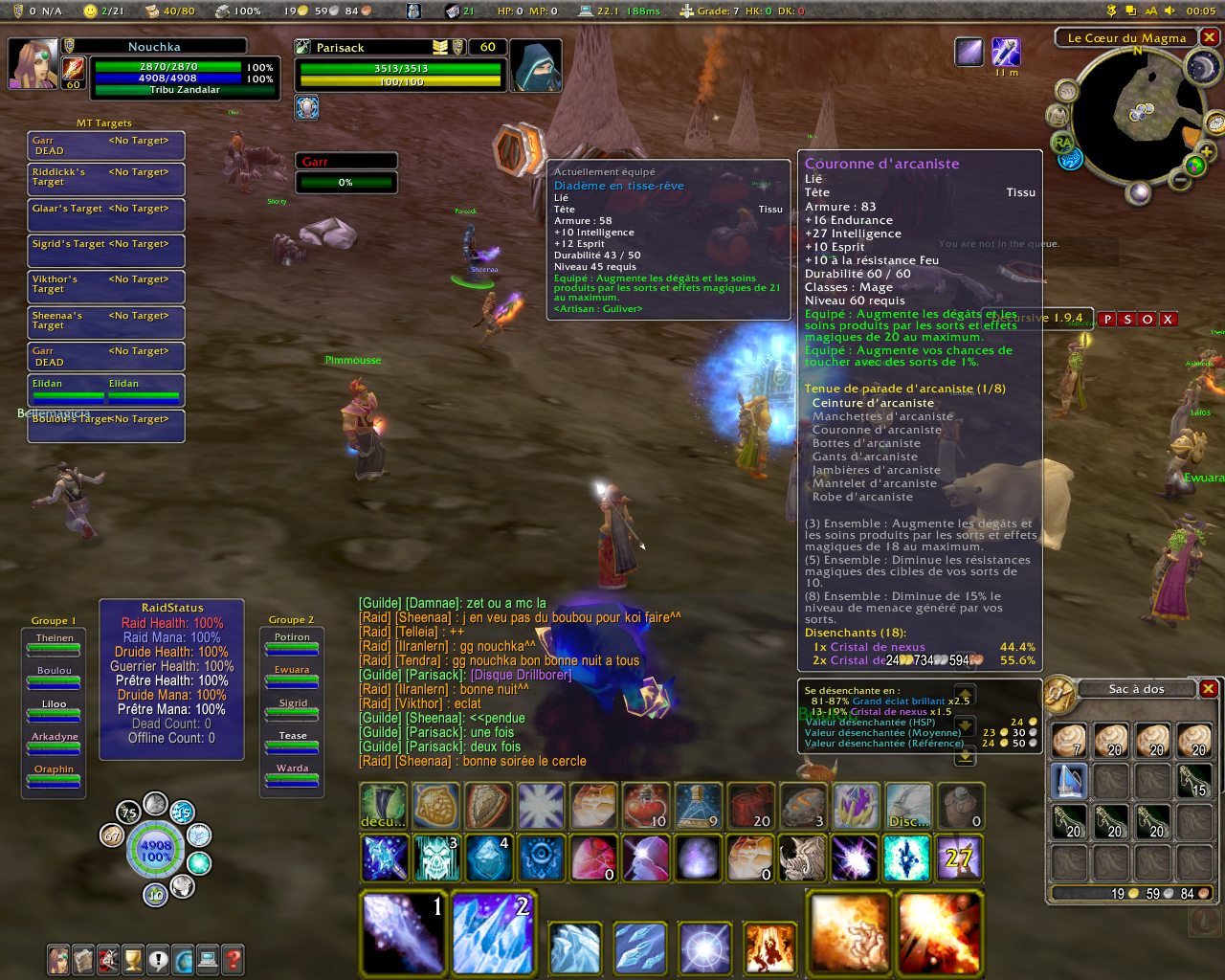Click the X button on the Recursive bar
Viewport: 1225px width, 980px height.
tap(1168, 319)
